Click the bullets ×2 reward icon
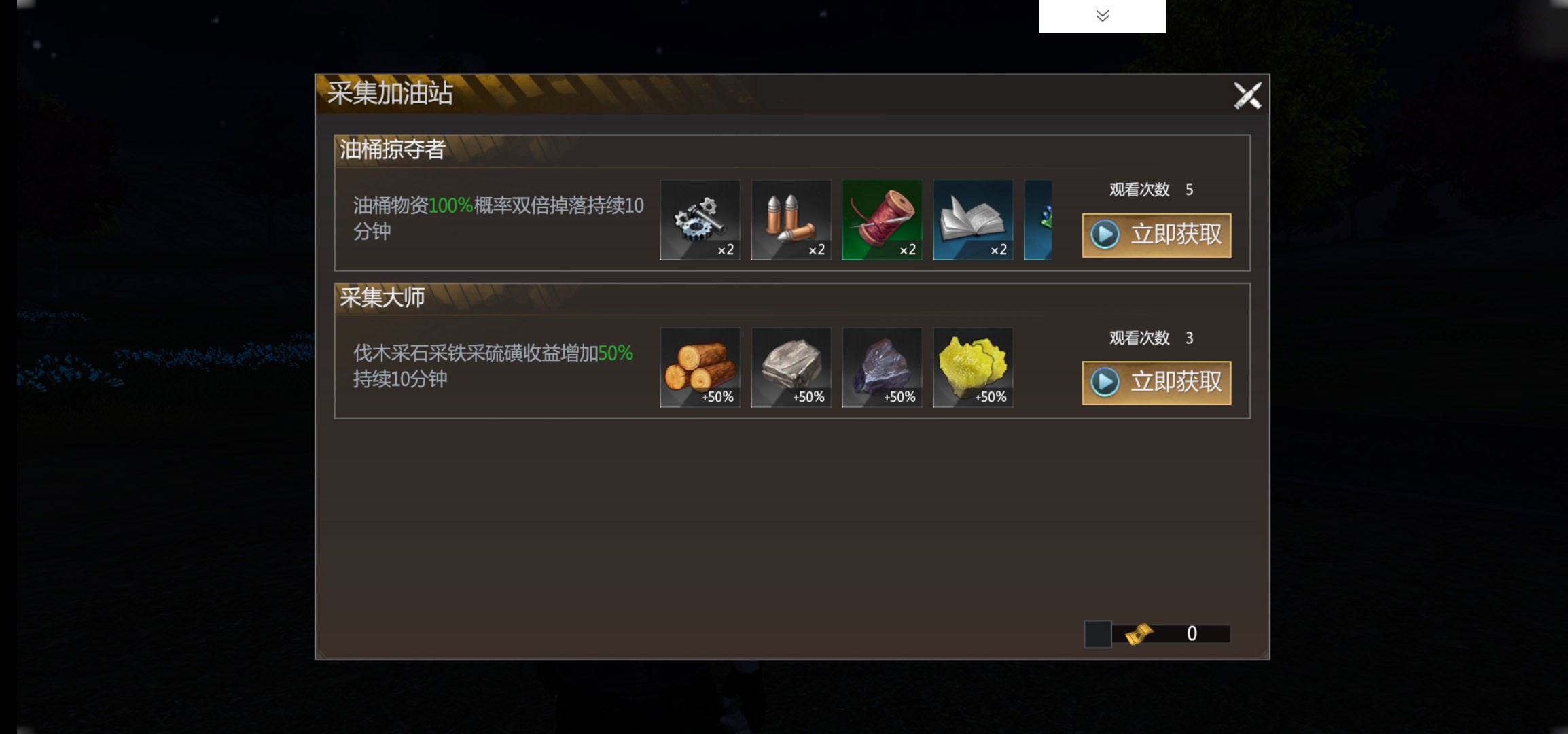 click(x=791, y=221)
